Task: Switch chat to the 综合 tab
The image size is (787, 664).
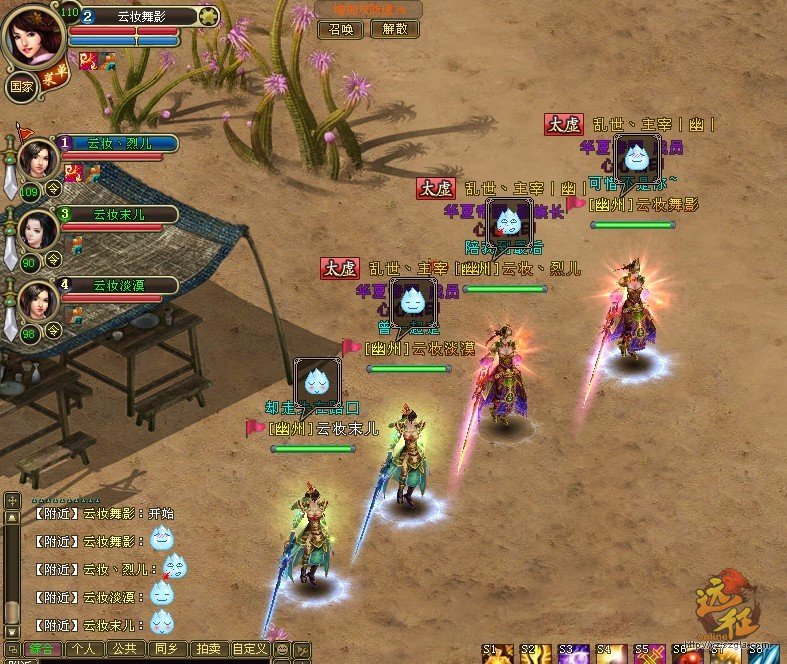Action: 41,649
